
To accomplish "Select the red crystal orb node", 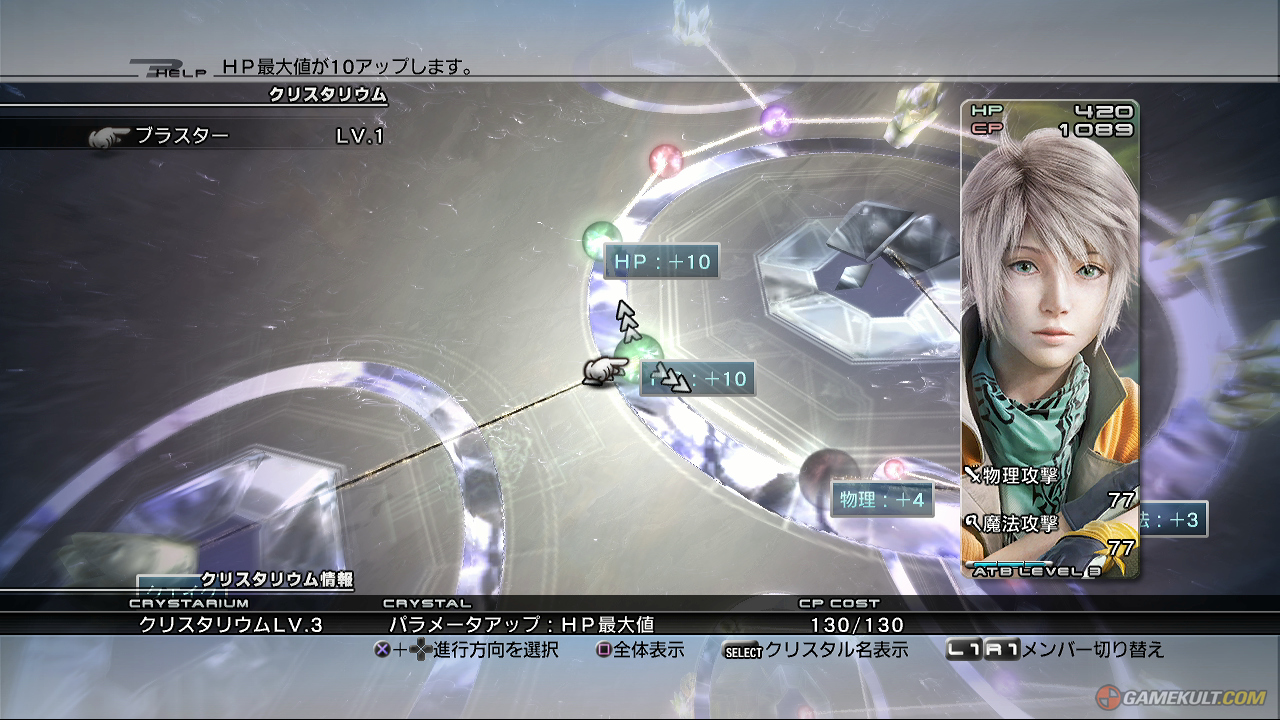I will pos(665,159).
